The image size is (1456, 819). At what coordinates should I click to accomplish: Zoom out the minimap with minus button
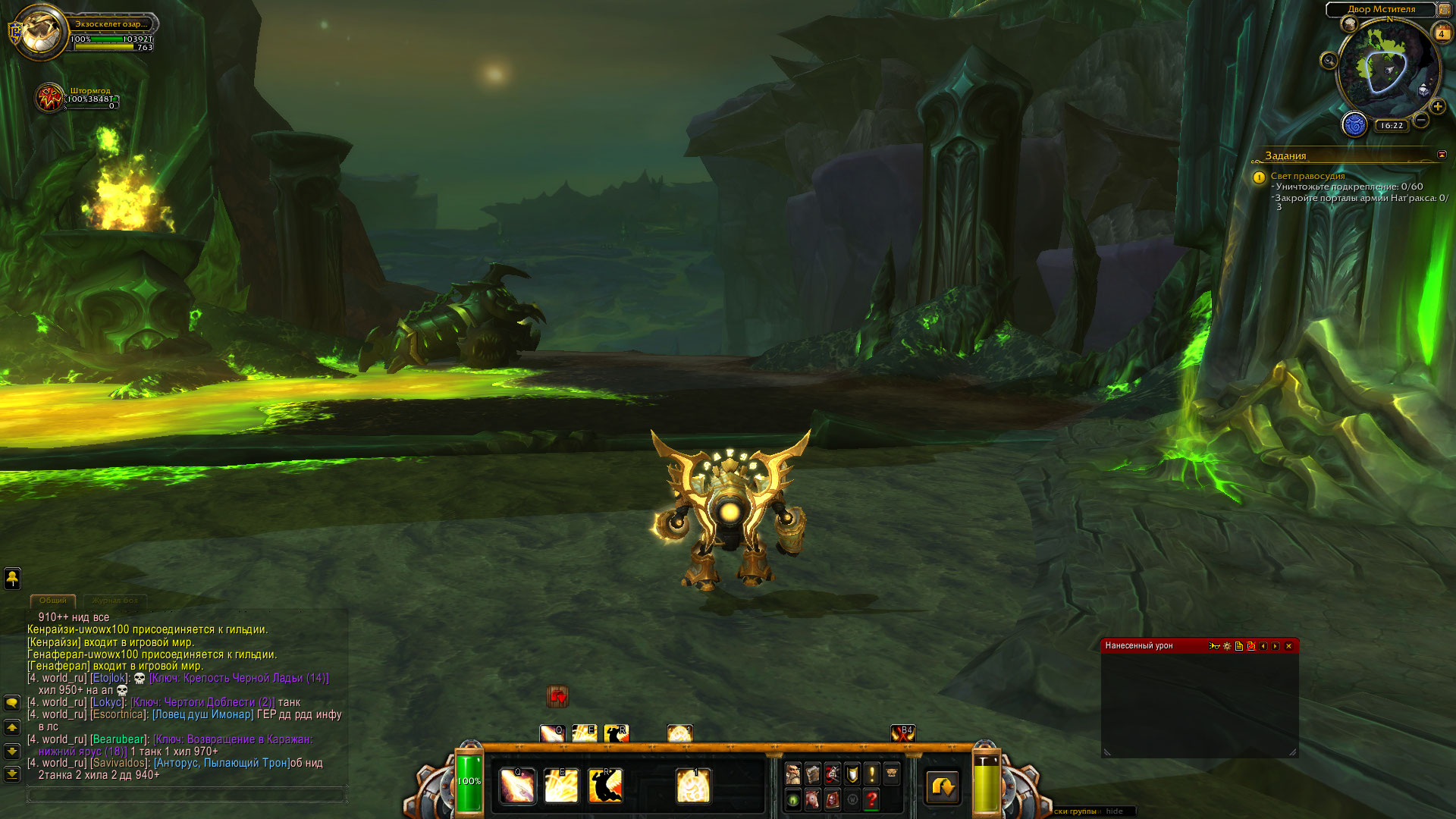pyautogui.click(x=1421, y=120)
